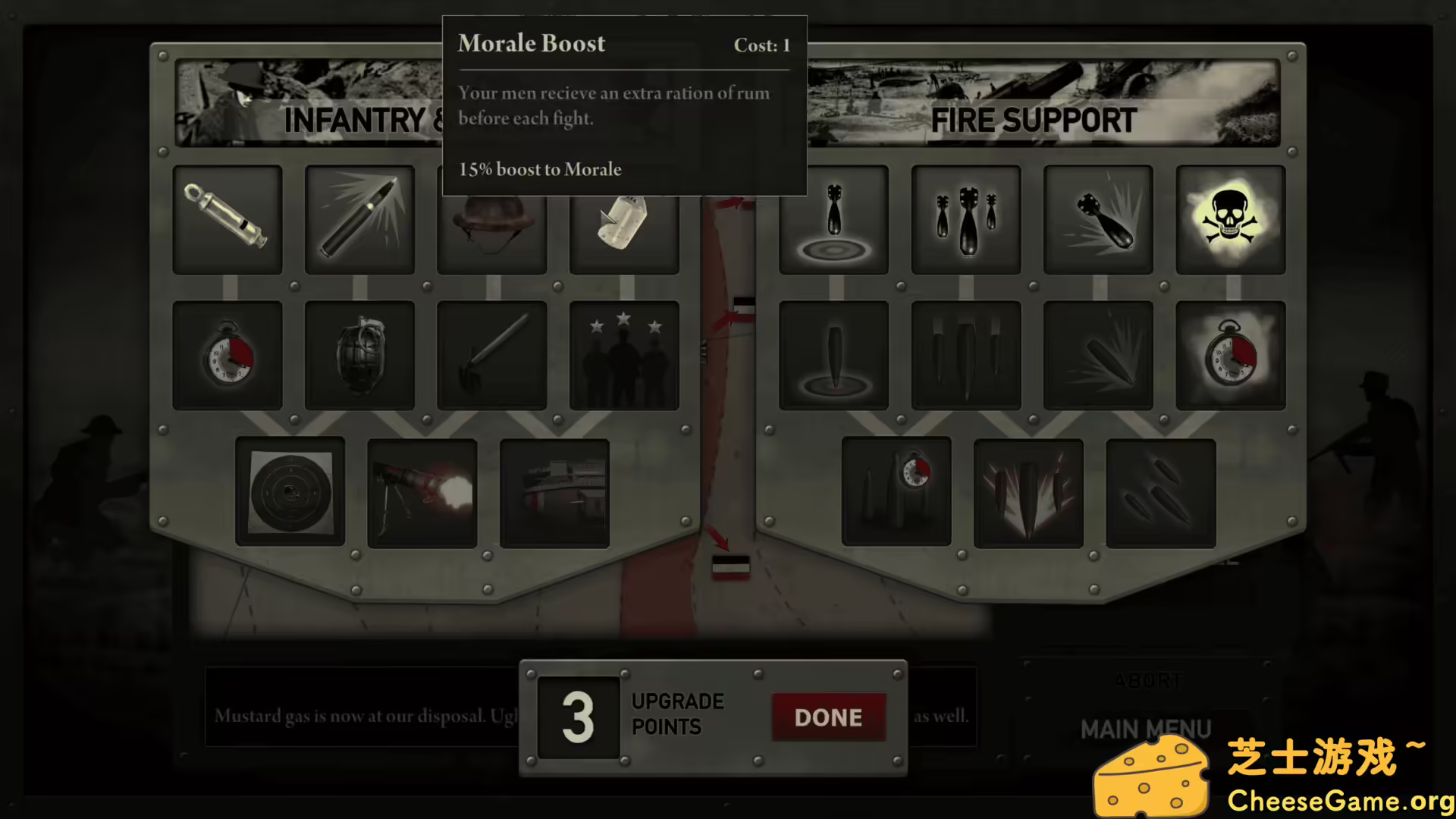
Task: Choose the single artillery shell upgrade
Action: 833,356
